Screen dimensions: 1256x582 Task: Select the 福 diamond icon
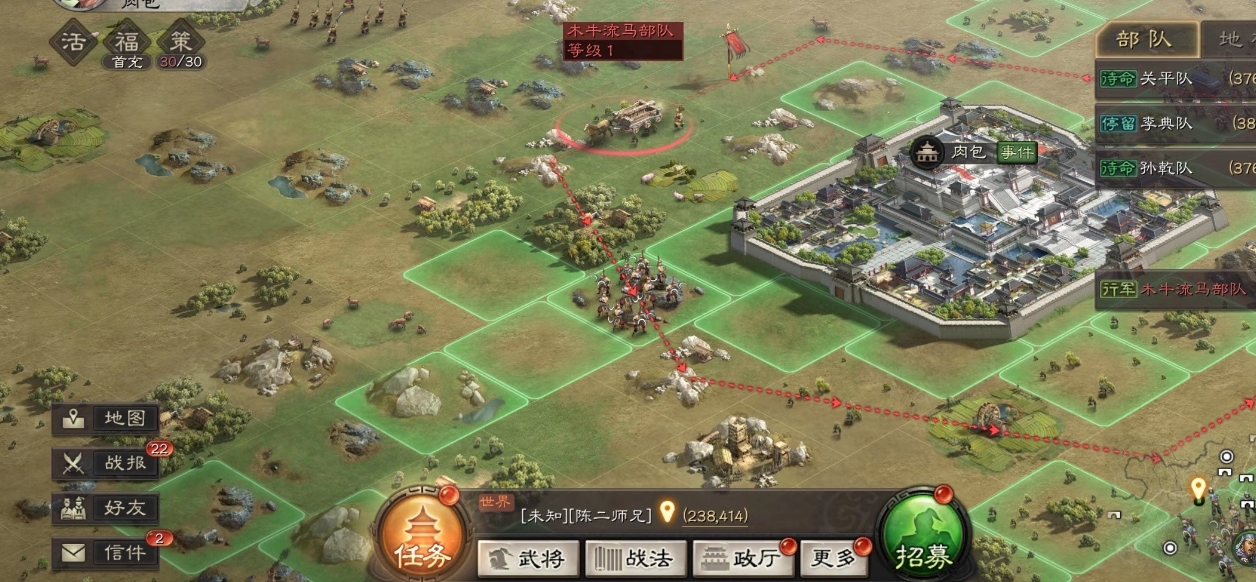[x=127, y=43]
